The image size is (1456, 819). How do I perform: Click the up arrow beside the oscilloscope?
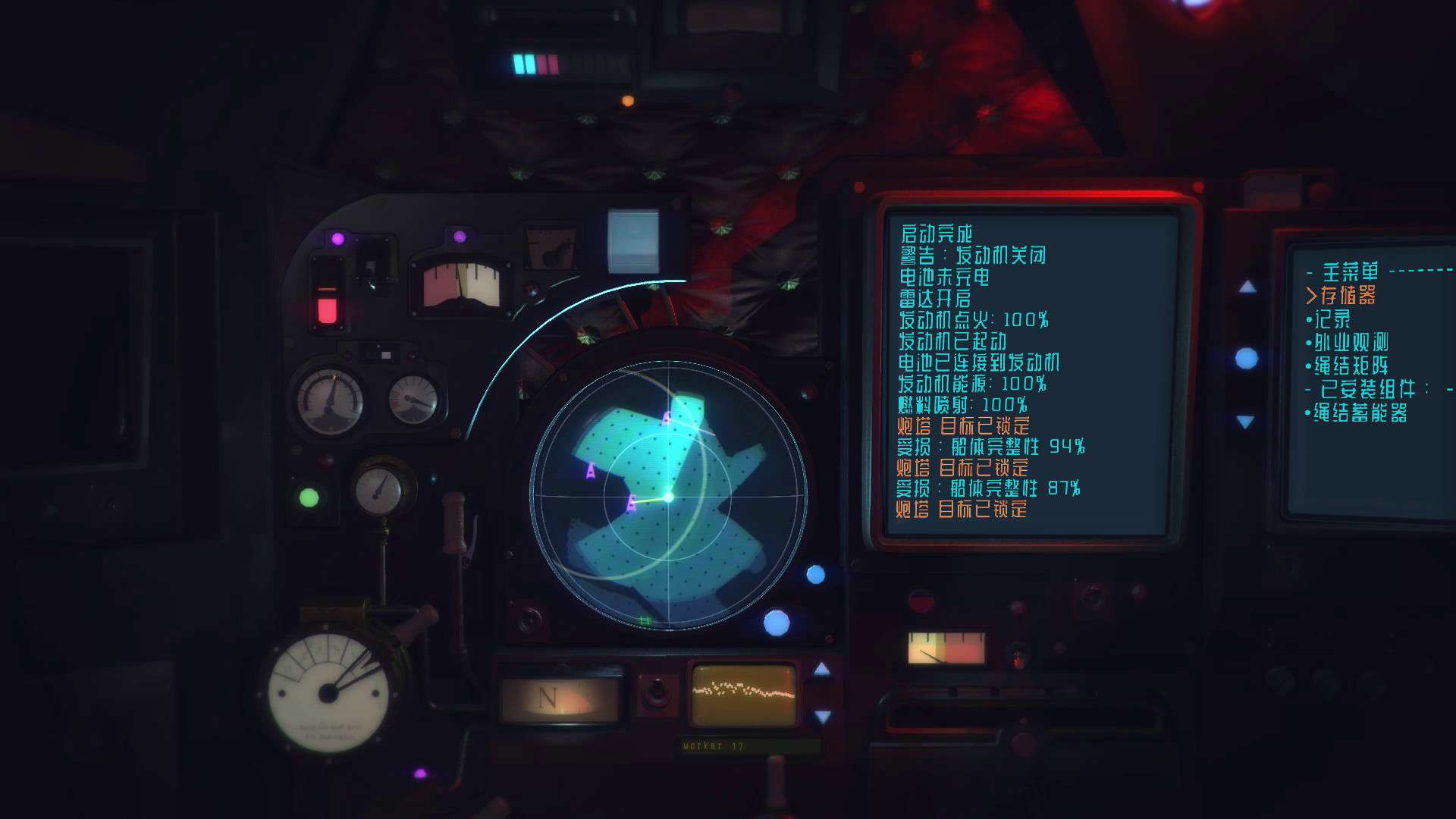click(x=822, y=669)
